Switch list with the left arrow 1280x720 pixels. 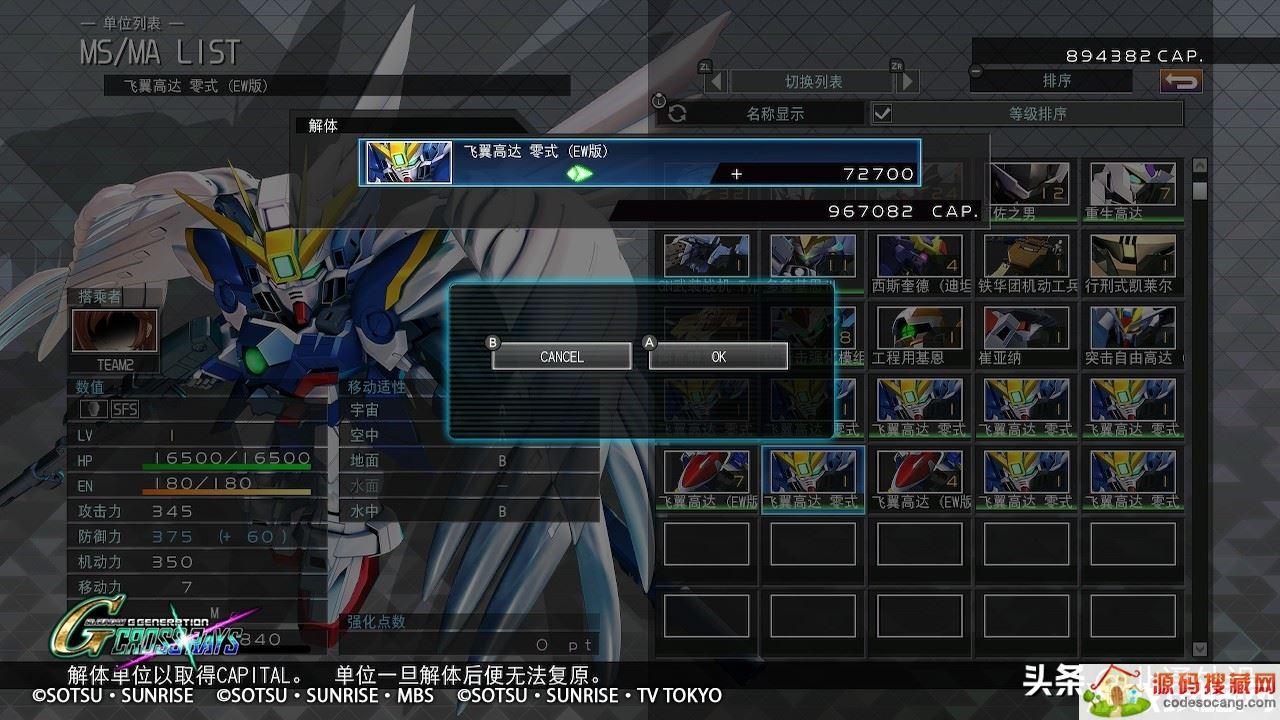[715, 82]
